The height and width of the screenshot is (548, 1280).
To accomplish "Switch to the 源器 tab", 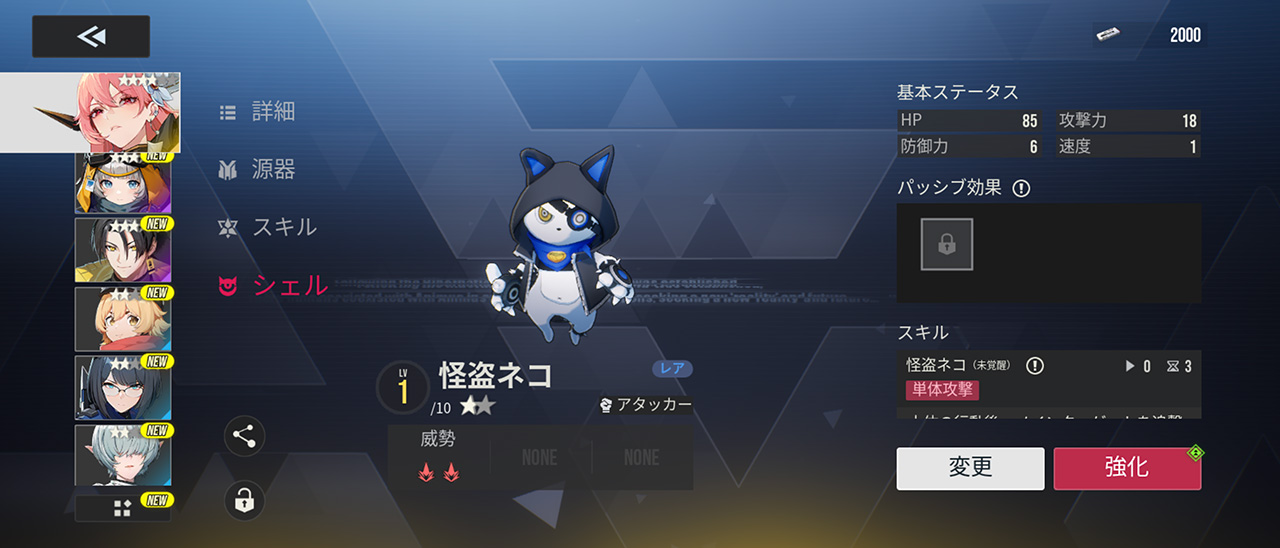I will point(258,170).
